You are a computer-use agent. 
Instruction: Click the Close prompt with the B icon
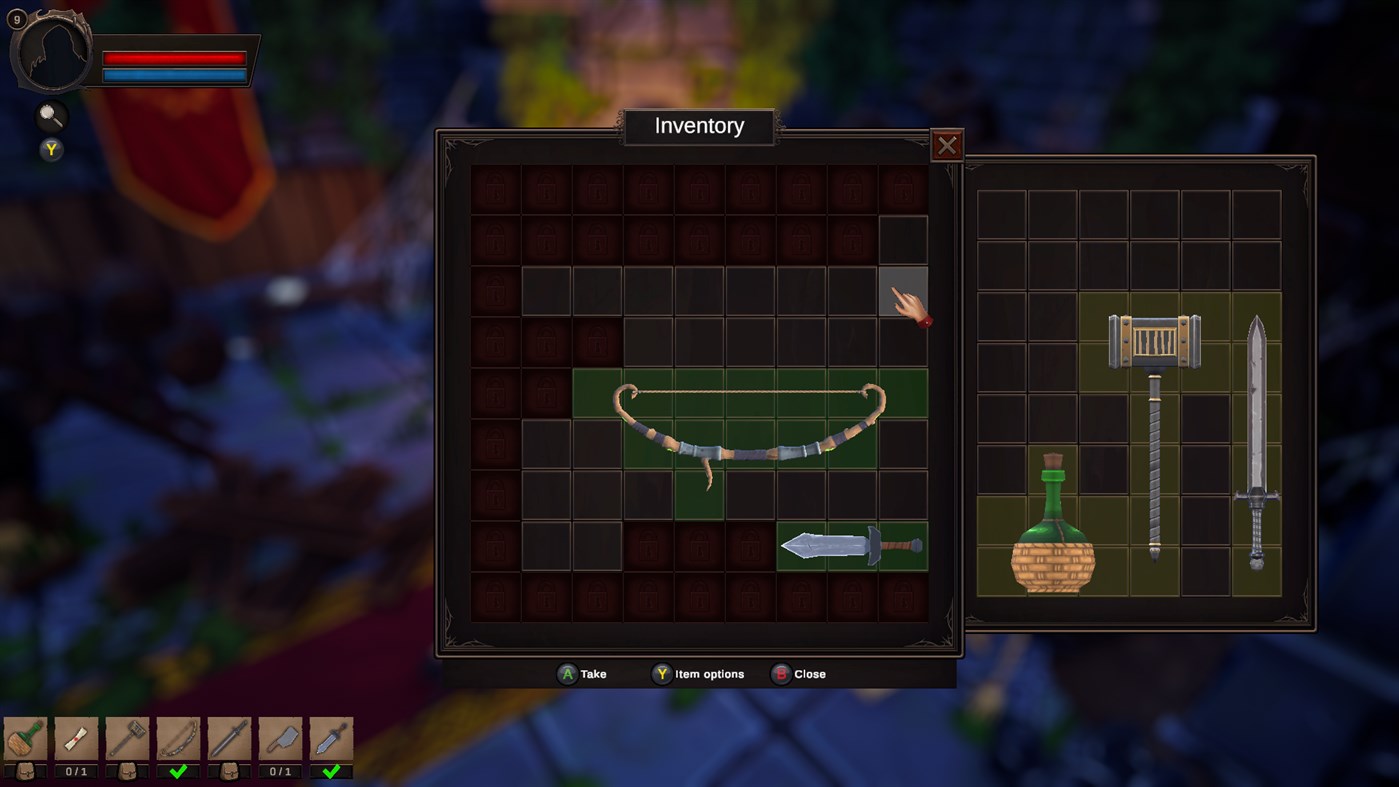798,673
